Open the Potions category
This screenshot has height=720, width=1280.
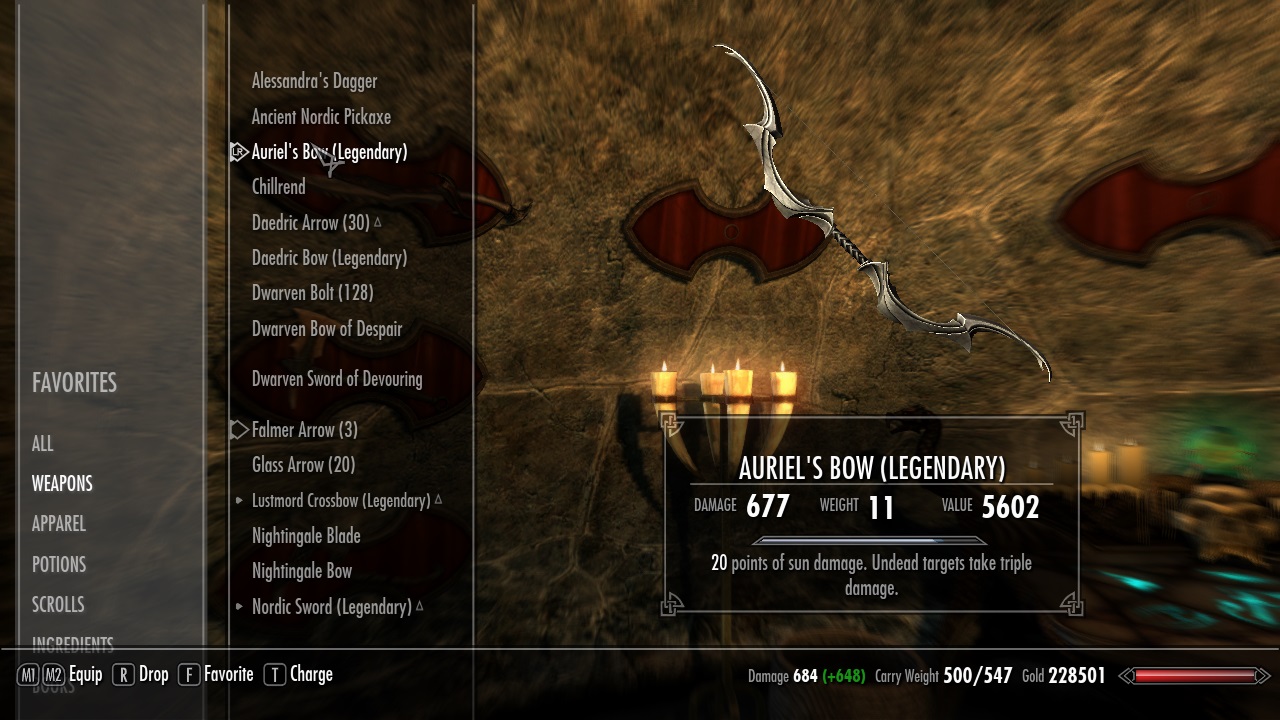(59, 564)
